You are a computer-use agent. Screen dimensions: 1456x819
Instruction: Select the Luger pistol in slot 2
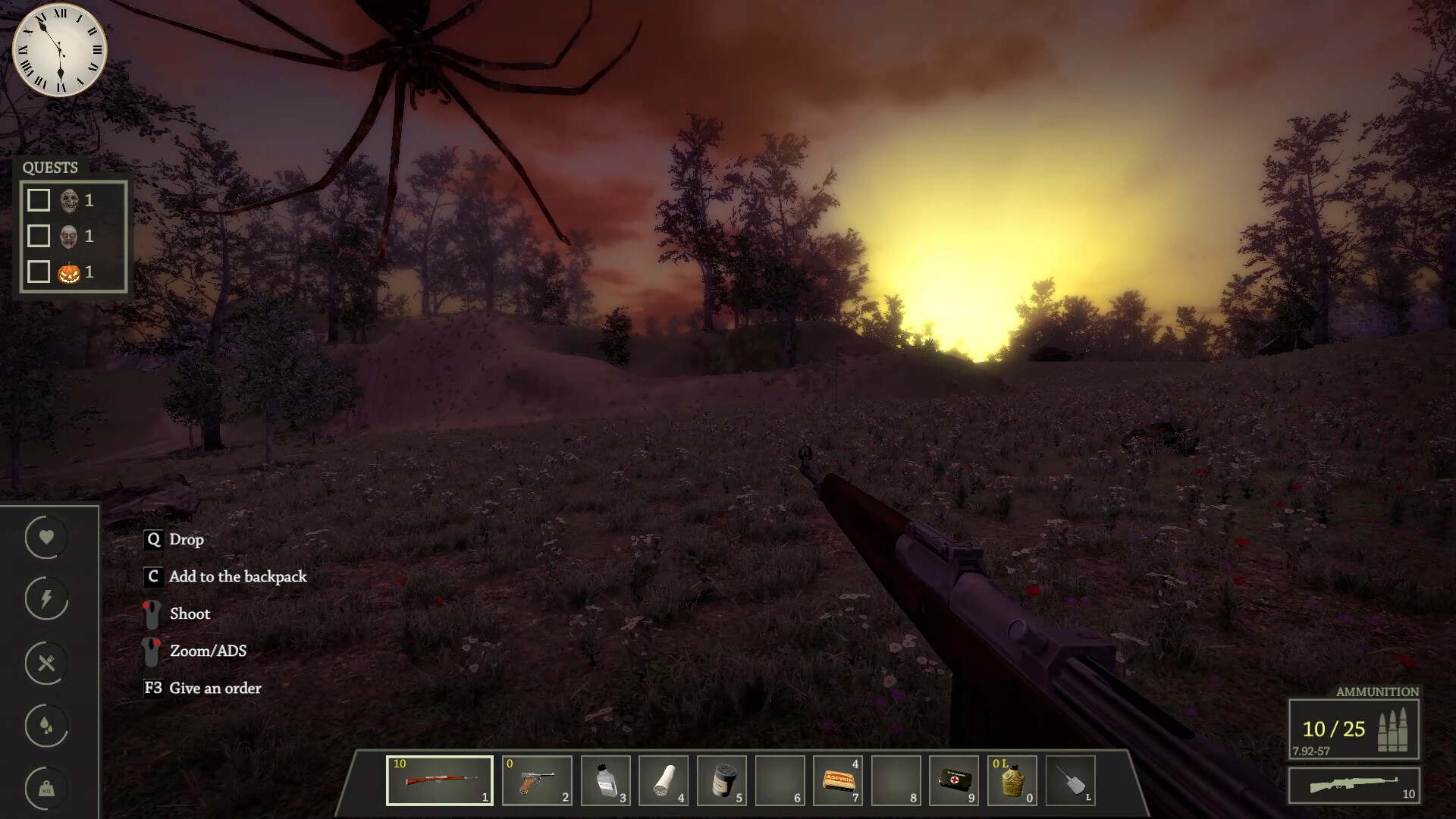pyautogui.click(x=536, y=781)
